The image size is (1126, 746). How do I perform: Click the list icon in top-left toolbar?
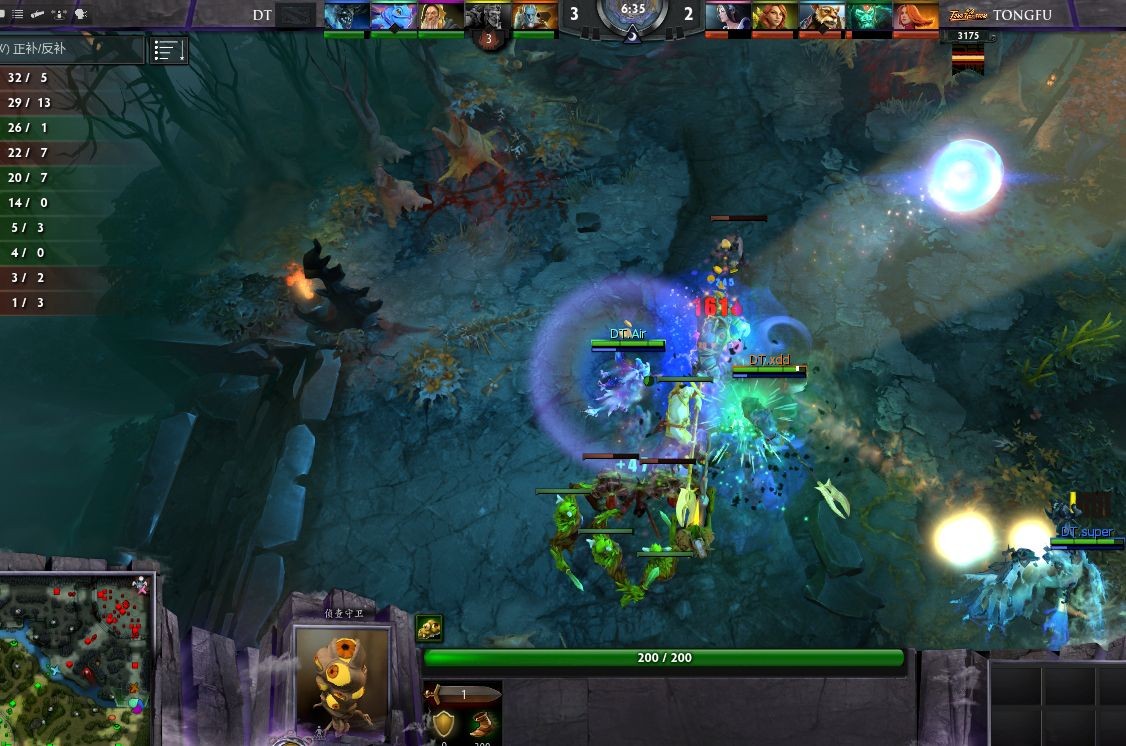(17, 14)
